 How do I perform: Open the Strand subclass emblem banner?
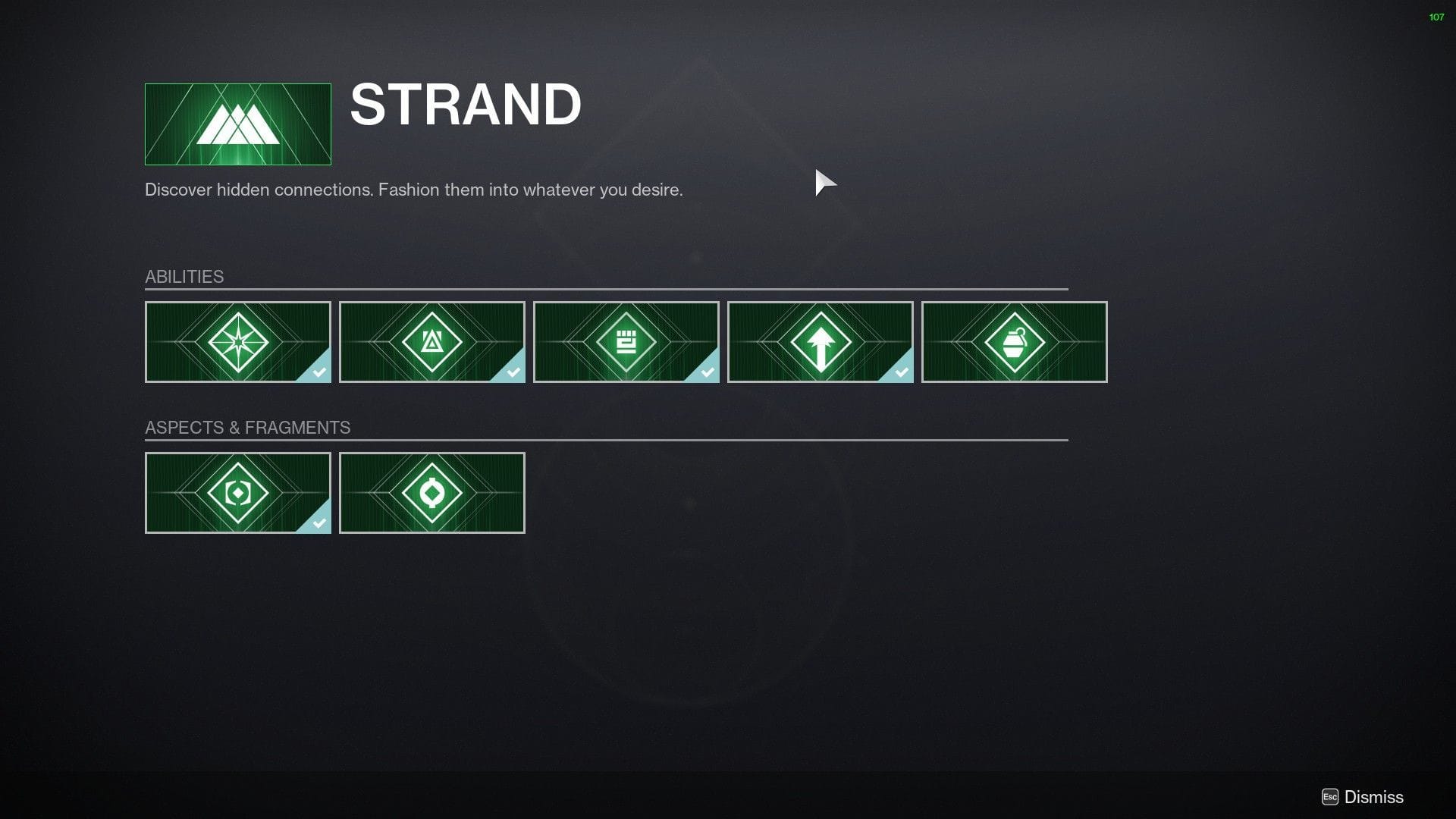[237, 124]
